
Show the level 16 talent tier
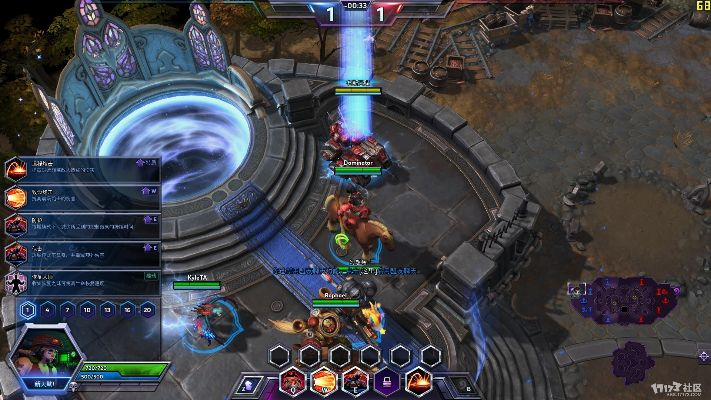128,310
